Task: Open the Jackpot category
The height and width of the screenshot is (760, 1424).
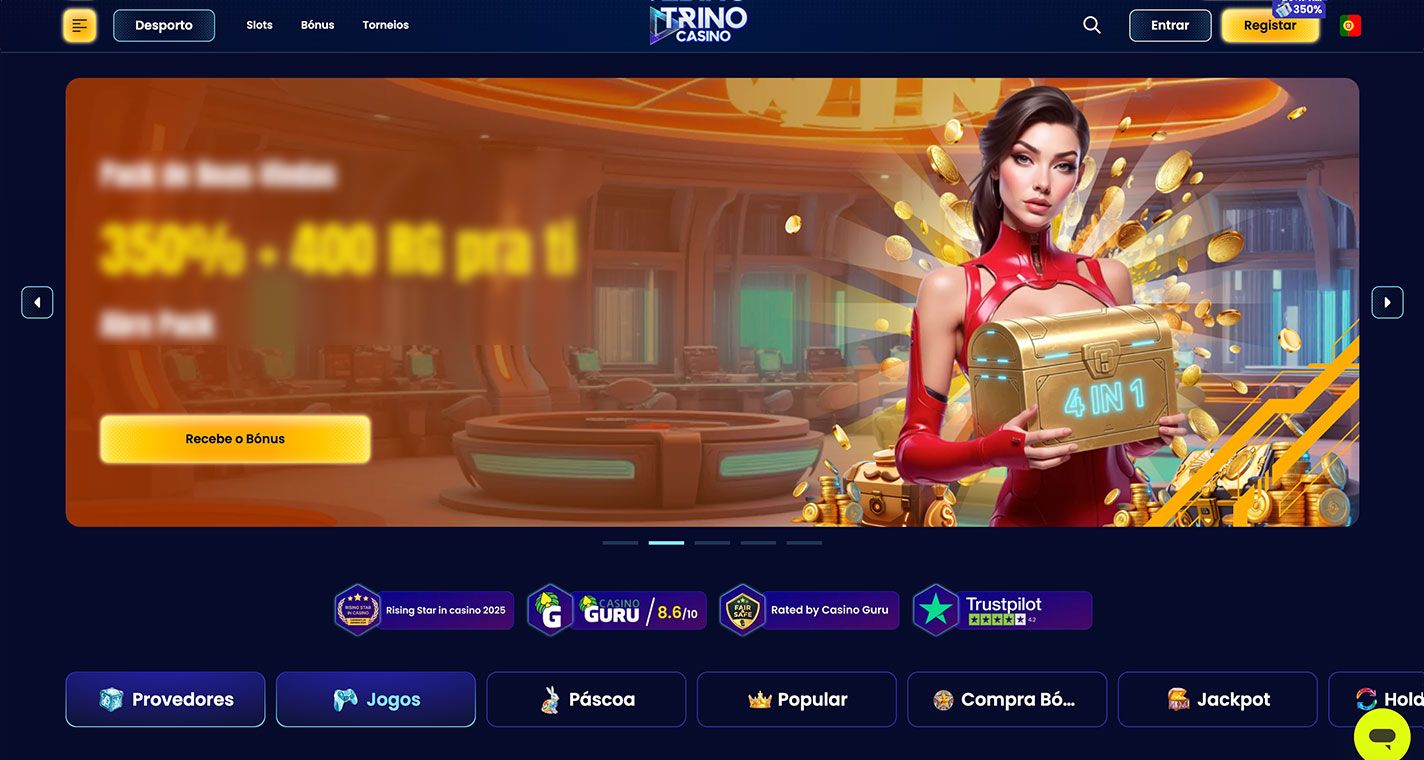Action: [x=1217, y=699]
